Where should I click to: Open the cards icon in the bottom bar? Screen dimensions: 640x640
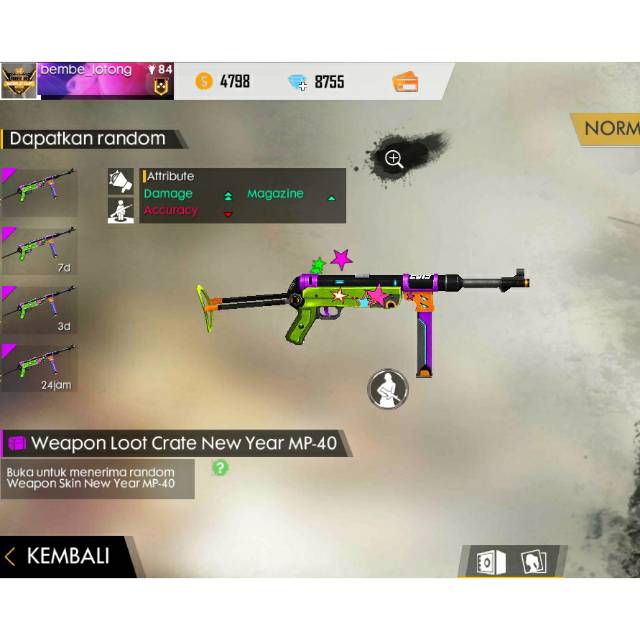click(x=533, y=562)
